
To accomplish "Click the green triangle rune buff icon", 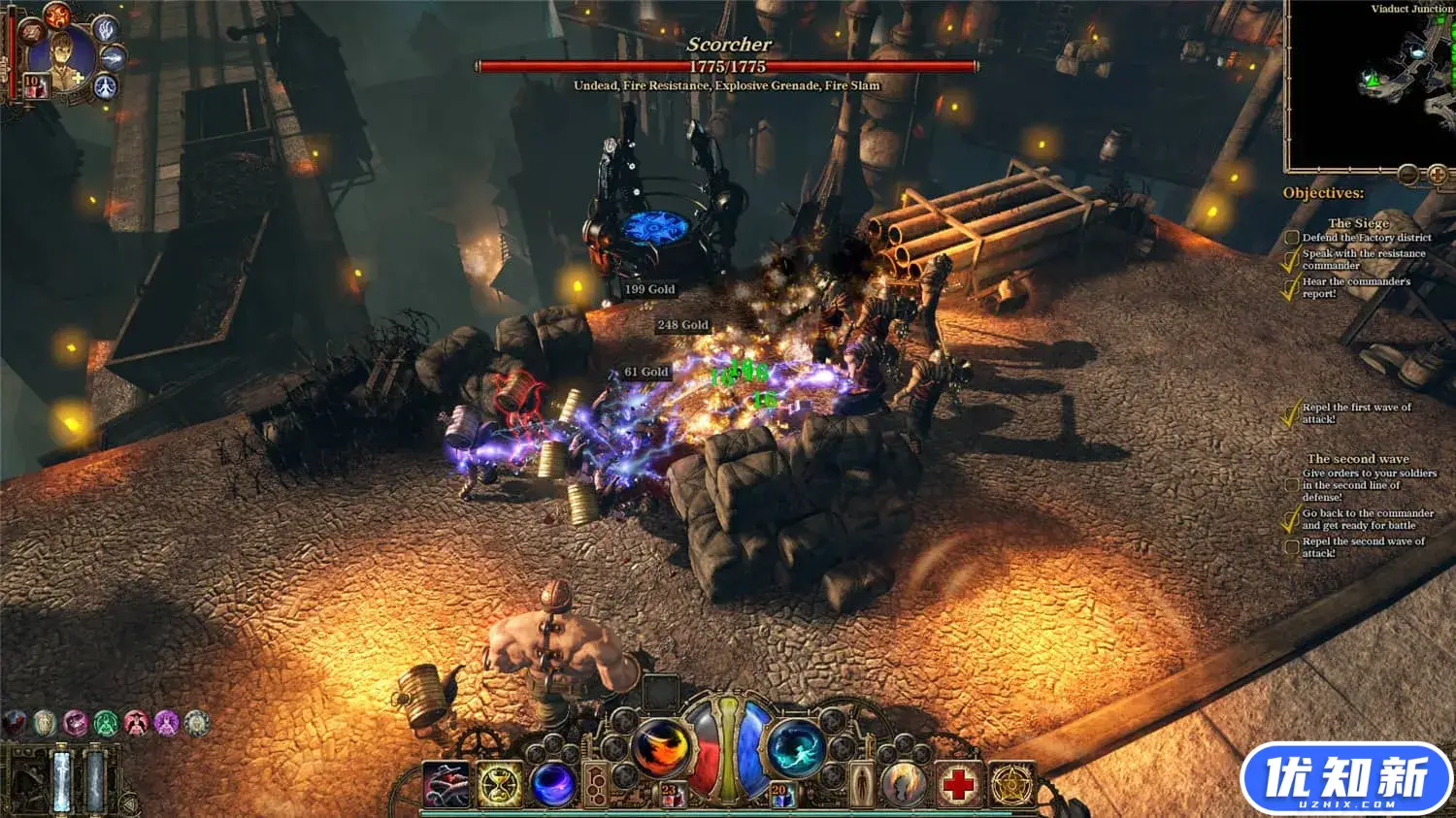I will pos(106,723).
